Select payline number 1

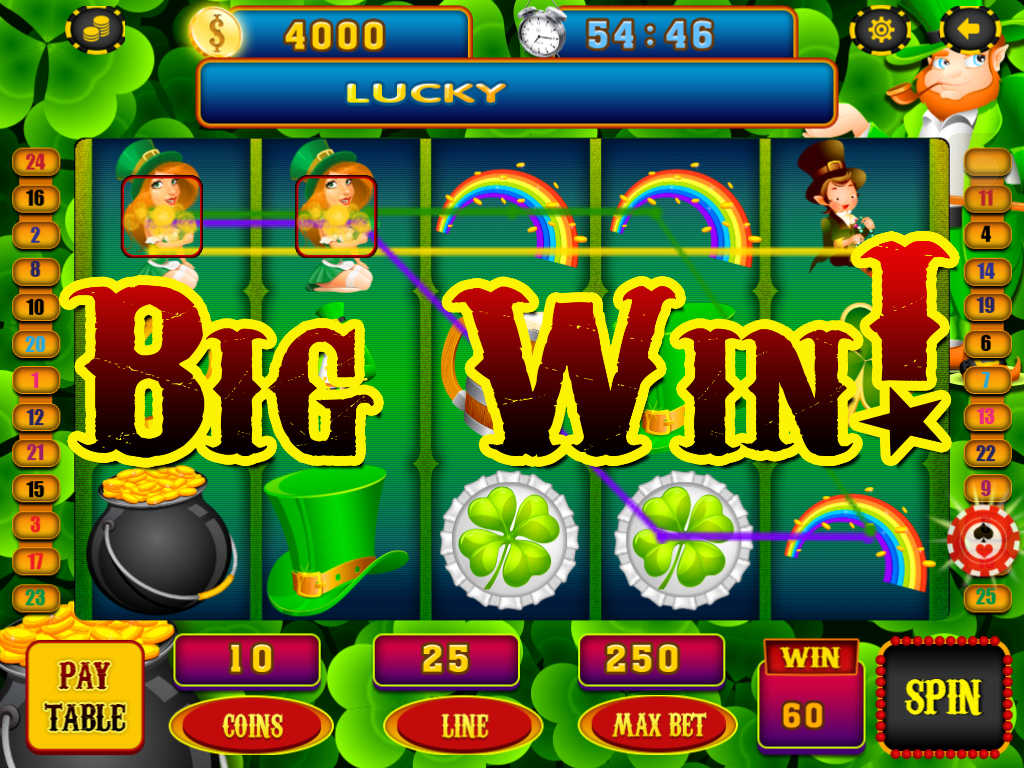(36, 380)
